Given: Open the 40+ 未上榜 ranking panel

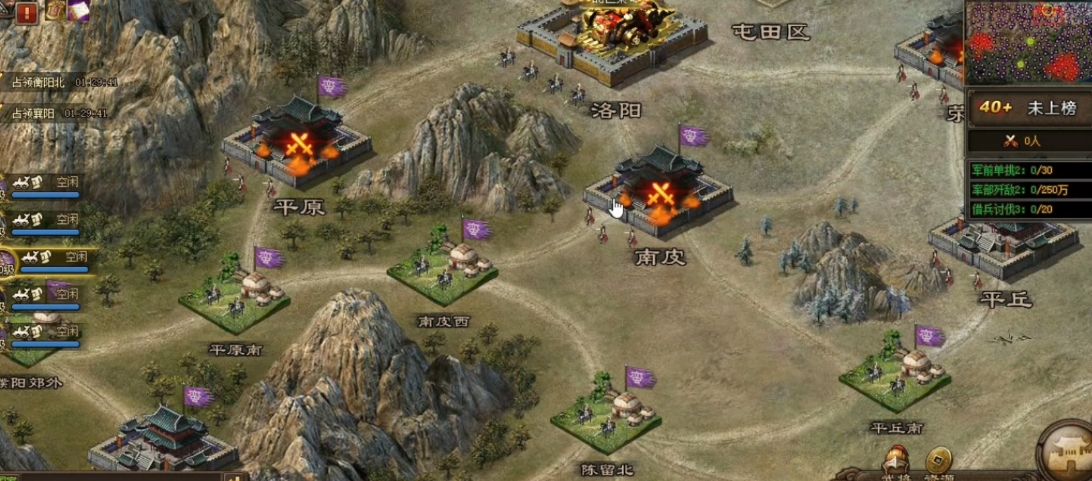Looking at the screenshot, I should (1029, 109).
